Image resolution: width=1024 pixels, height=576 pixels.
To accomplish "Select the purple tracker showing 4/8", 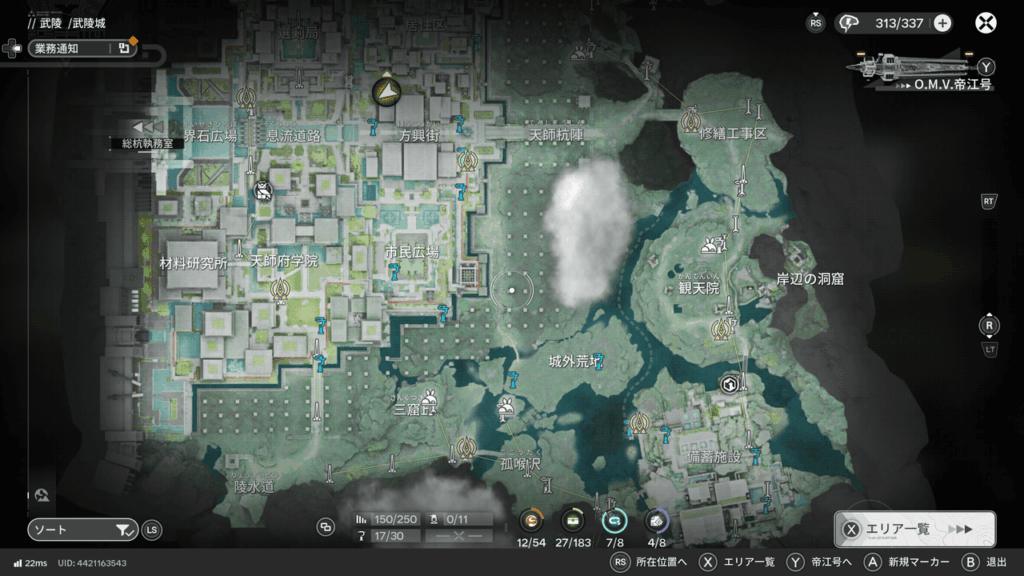I will pos(656,520).
